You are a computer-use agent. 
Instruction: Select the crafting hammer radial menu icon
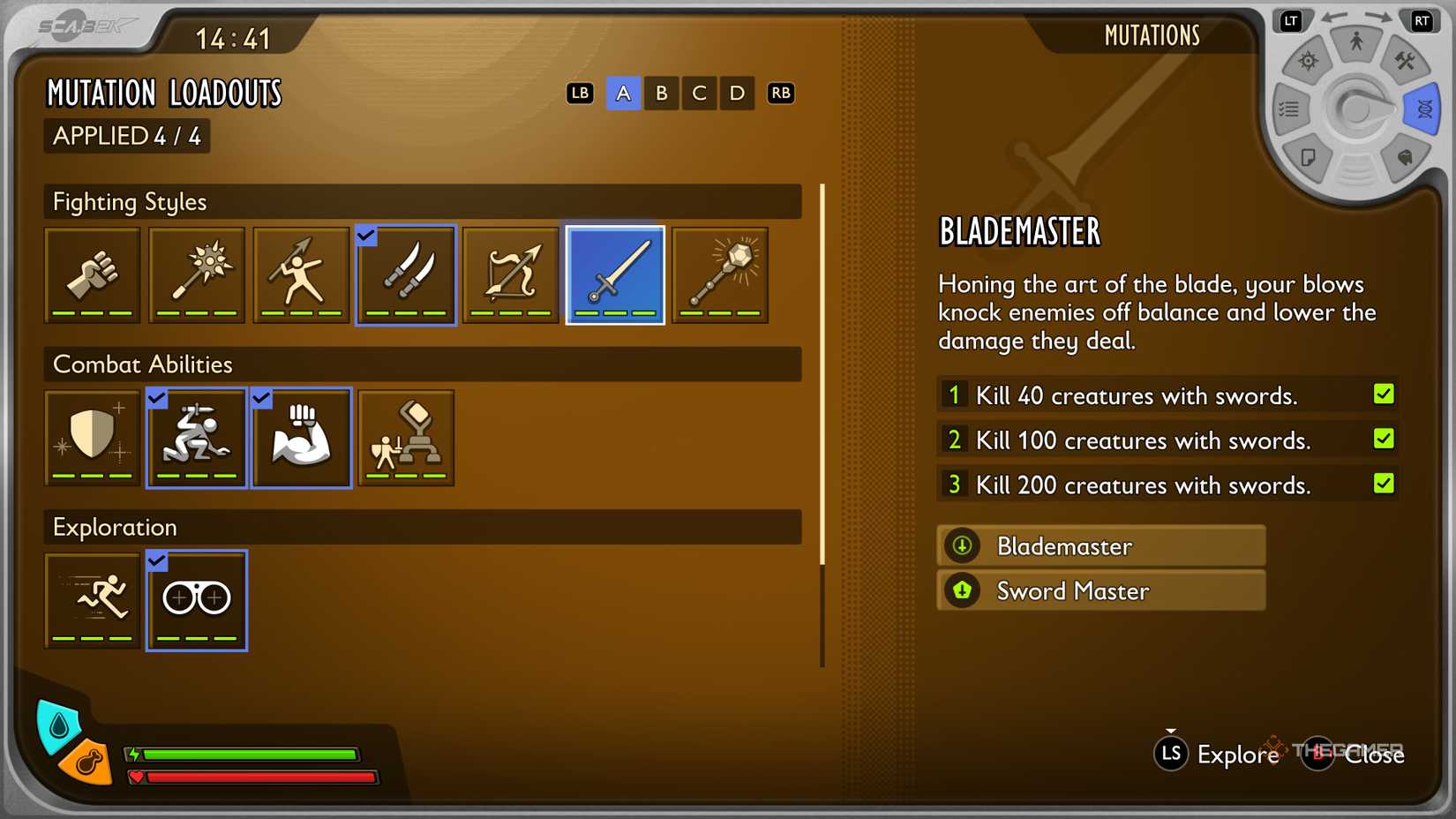pyautogui.click(x=1407, y=62)
